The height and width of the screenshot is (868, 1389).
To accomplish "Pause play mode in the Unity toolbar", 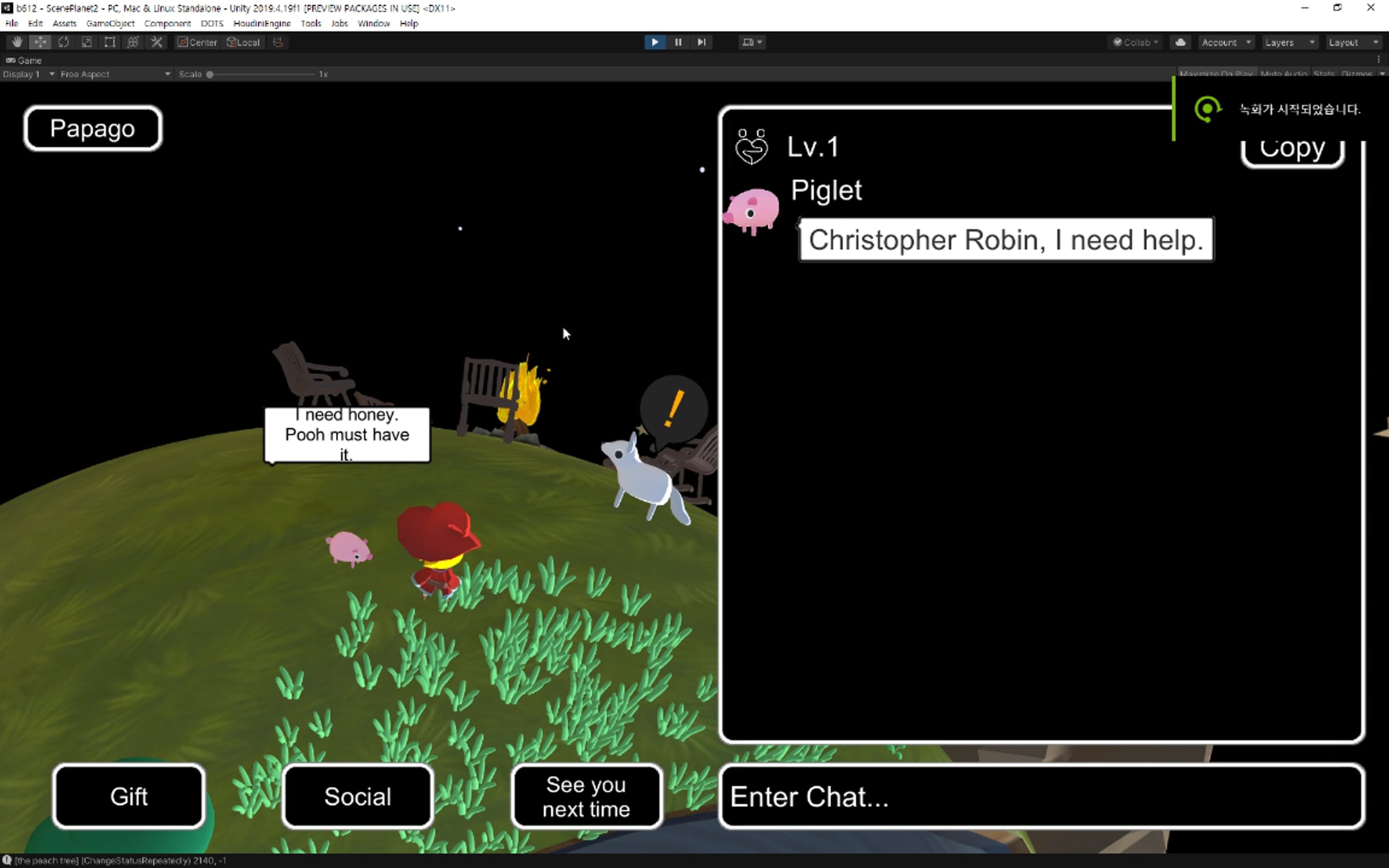I will click(x=678, y=42).
